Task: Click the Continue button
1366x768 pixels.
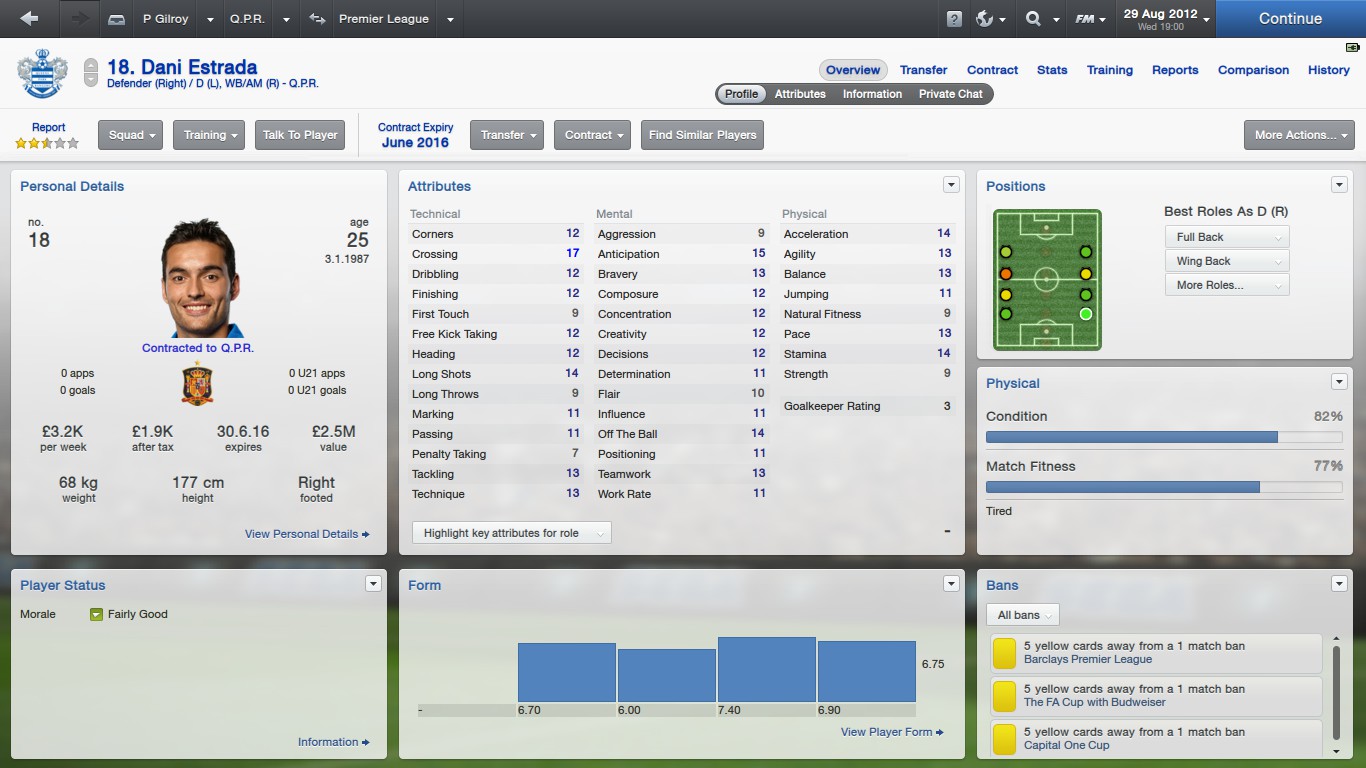Action: pos(1290,18)
